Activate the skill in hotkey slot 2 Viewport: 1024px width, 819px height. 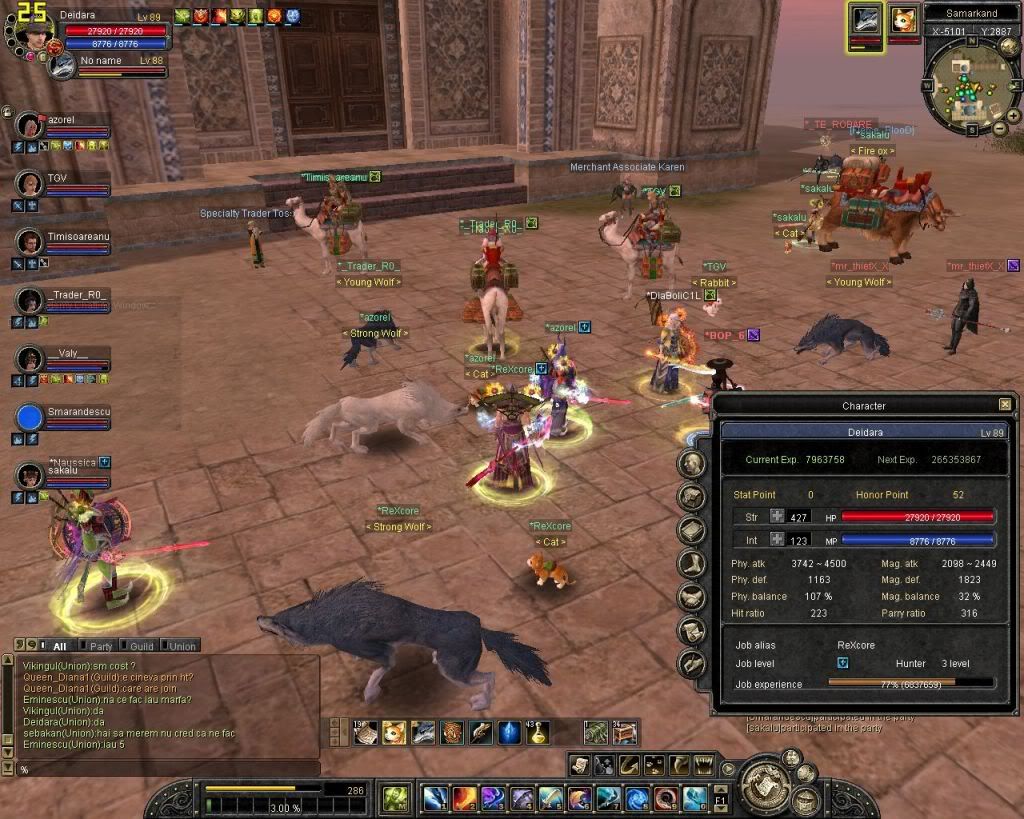coord(464,798)
